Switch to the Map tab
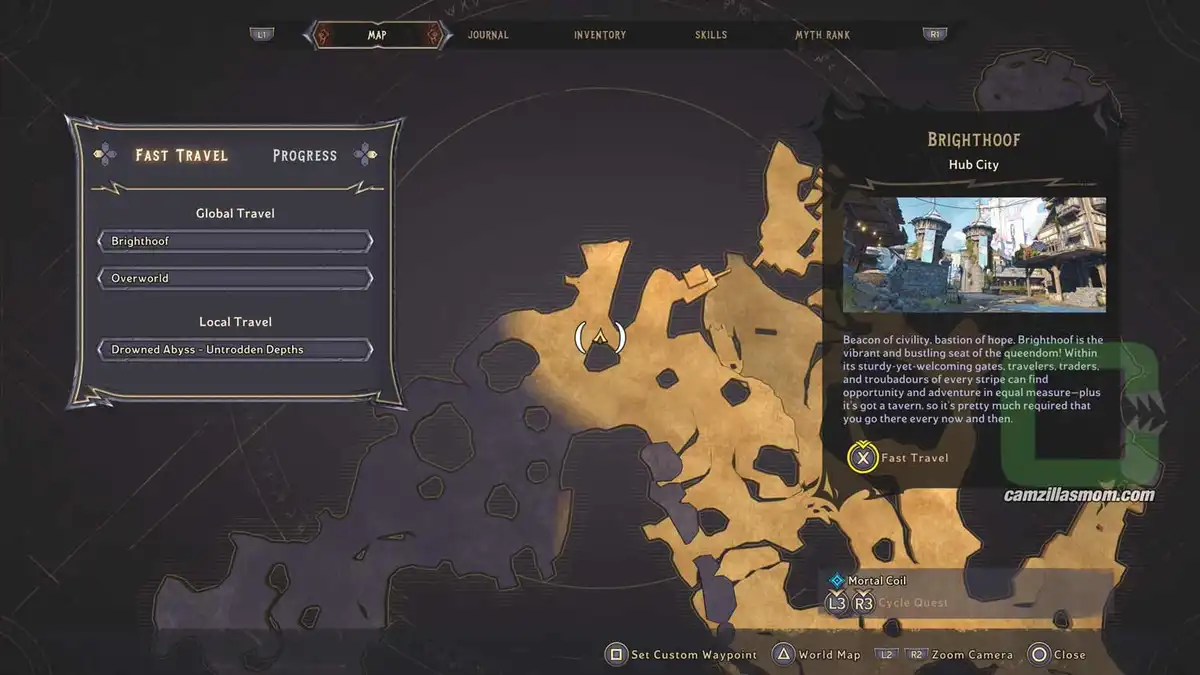1200x675 pixels. tap(376, 35)
